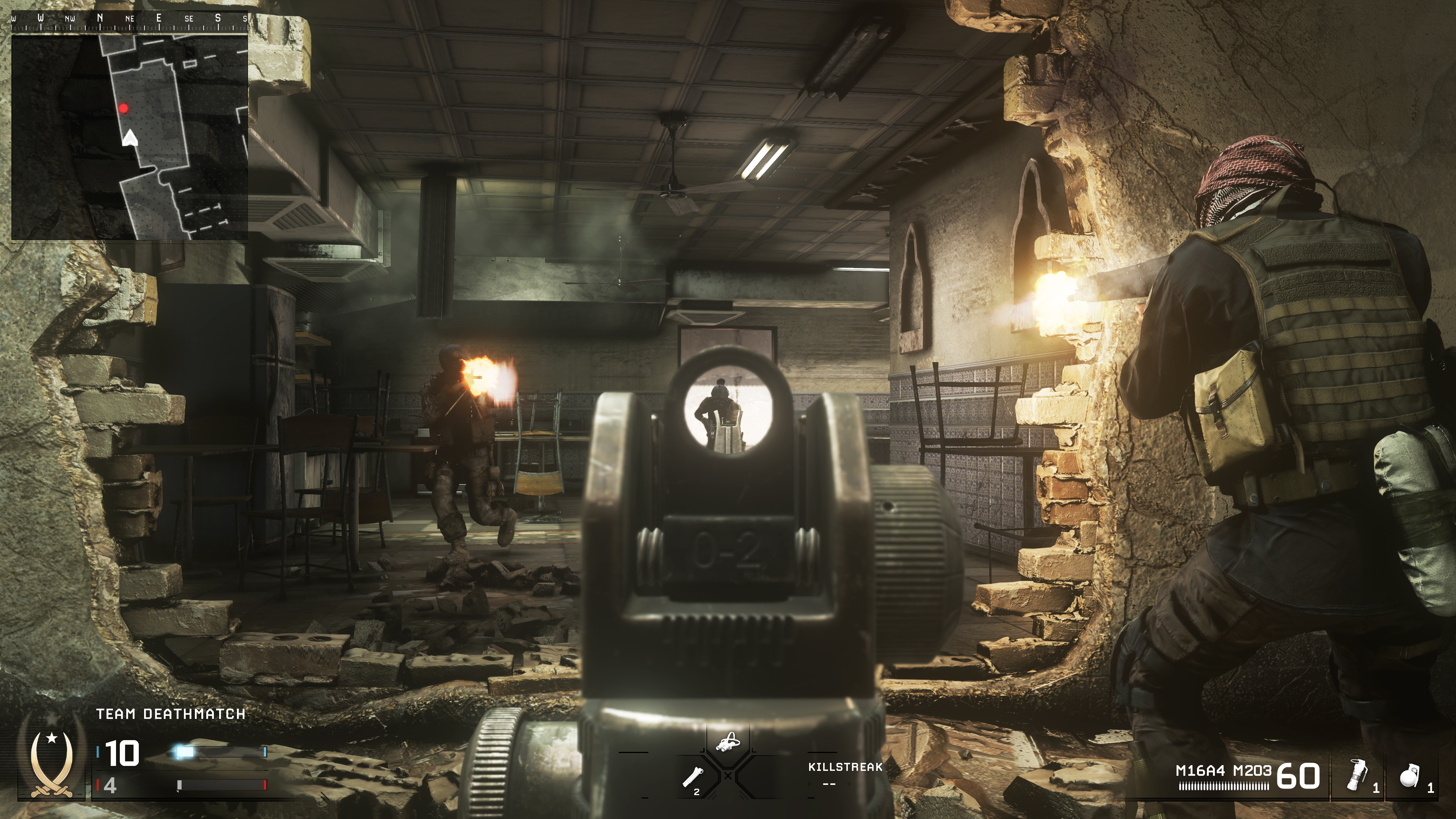Click the TEAM DEATHMATCH mode label

(170, 714)
